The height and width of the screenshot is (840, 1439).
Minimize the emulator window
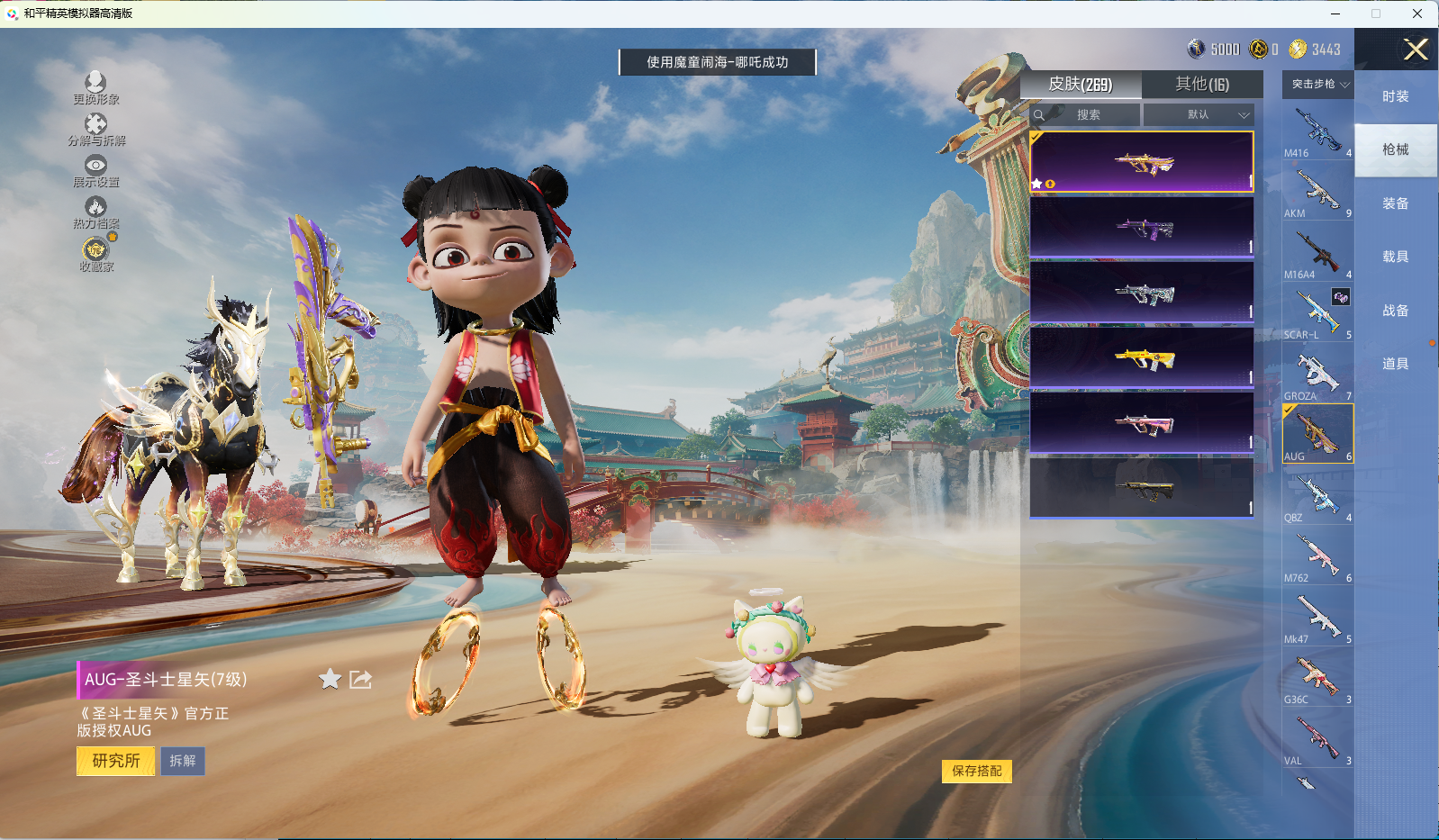[x=1335, y=14]
